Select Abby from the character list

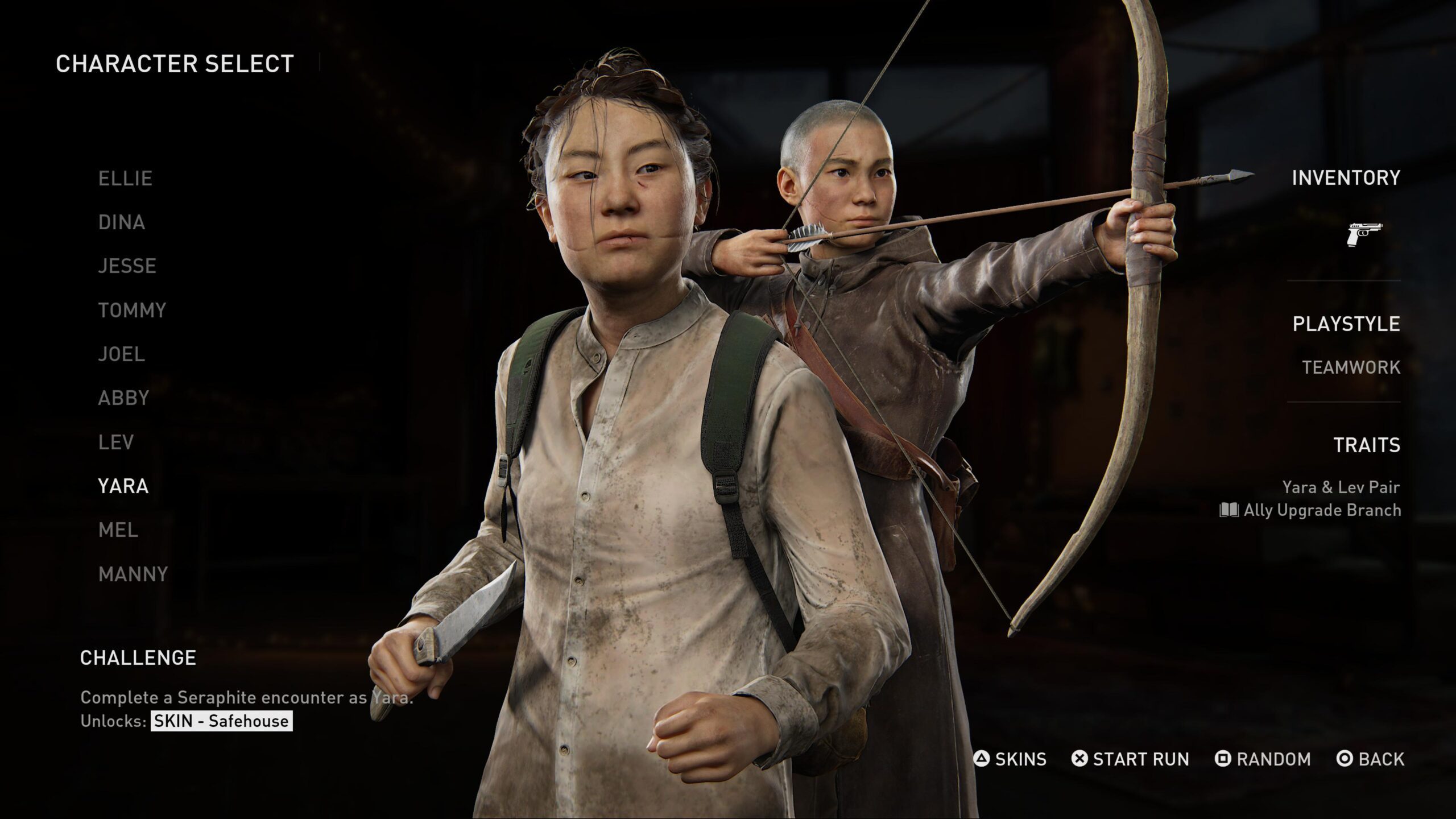coord(123,398)
